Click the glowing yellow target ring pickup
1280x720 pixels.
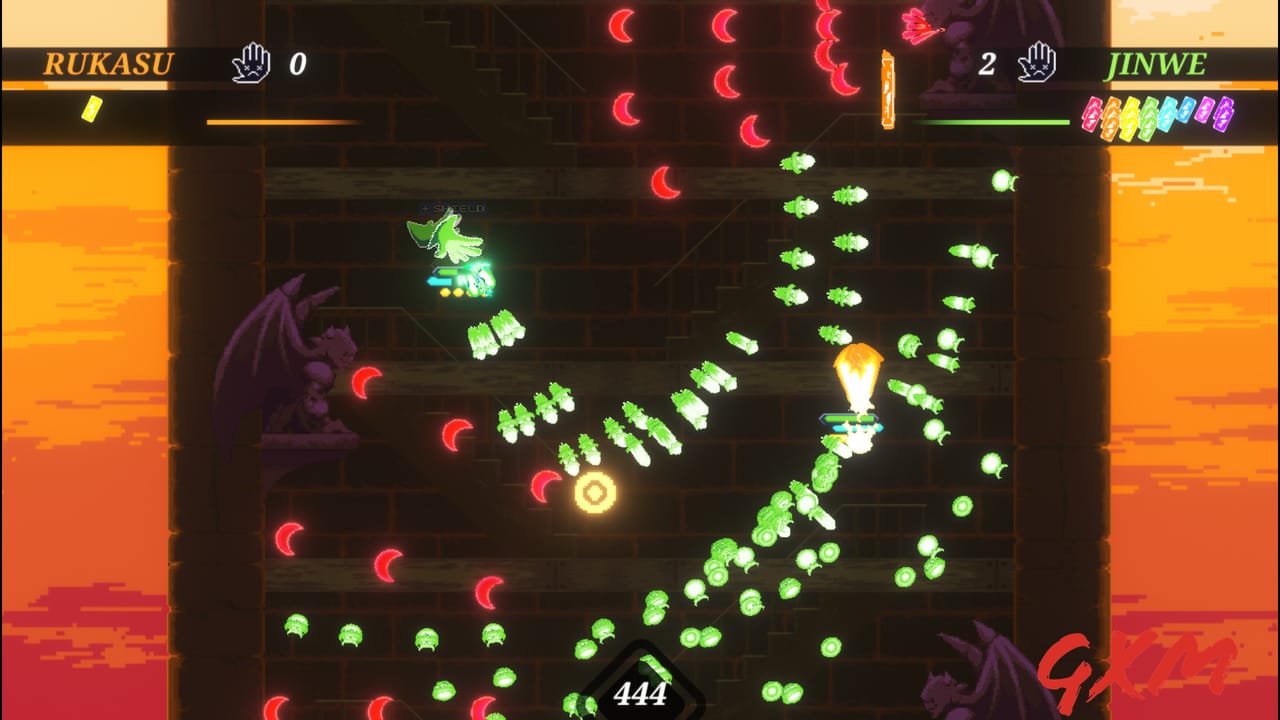(x=596, y=491)
